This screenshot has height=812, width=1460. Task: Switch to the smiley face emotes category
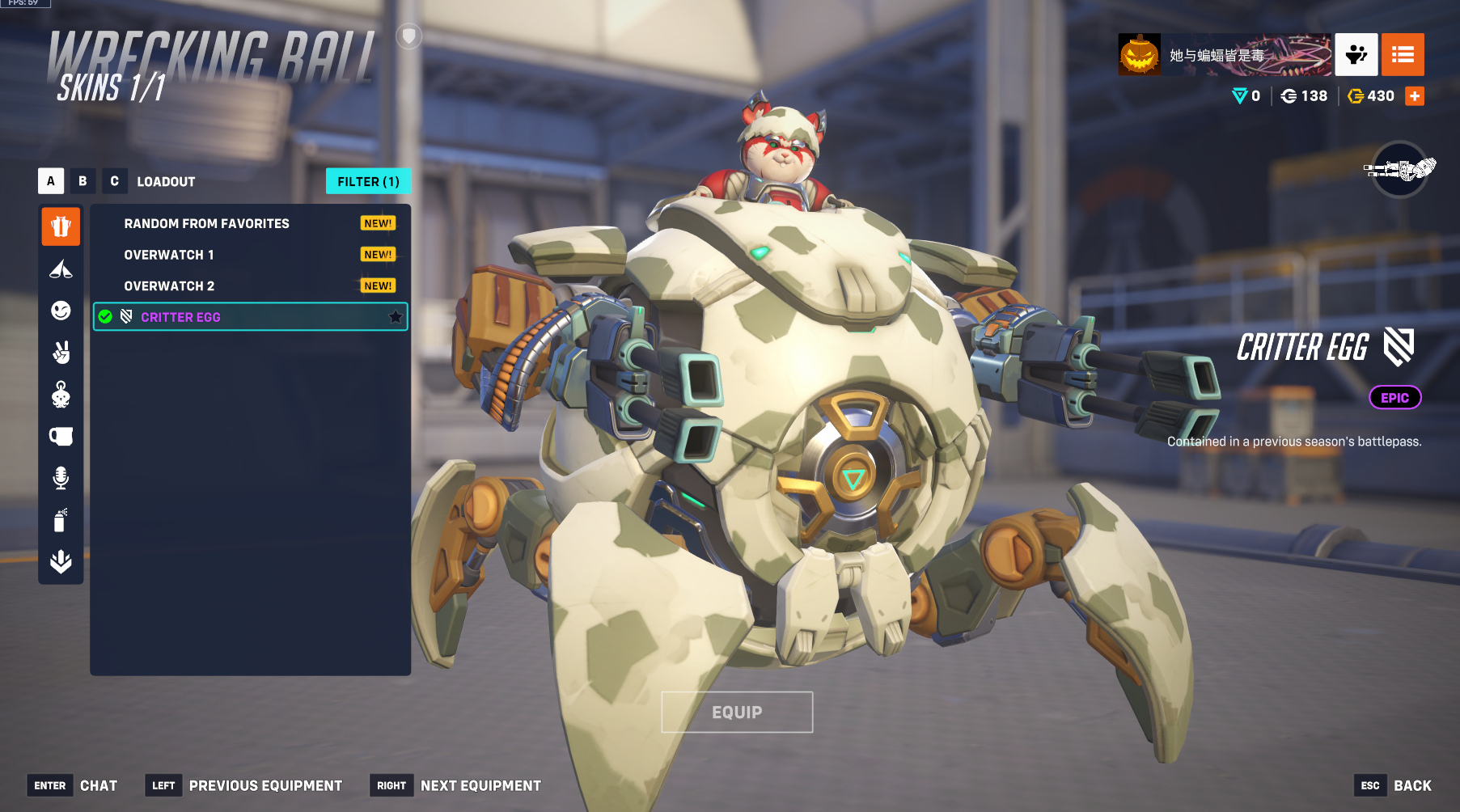tap(61, 311)
